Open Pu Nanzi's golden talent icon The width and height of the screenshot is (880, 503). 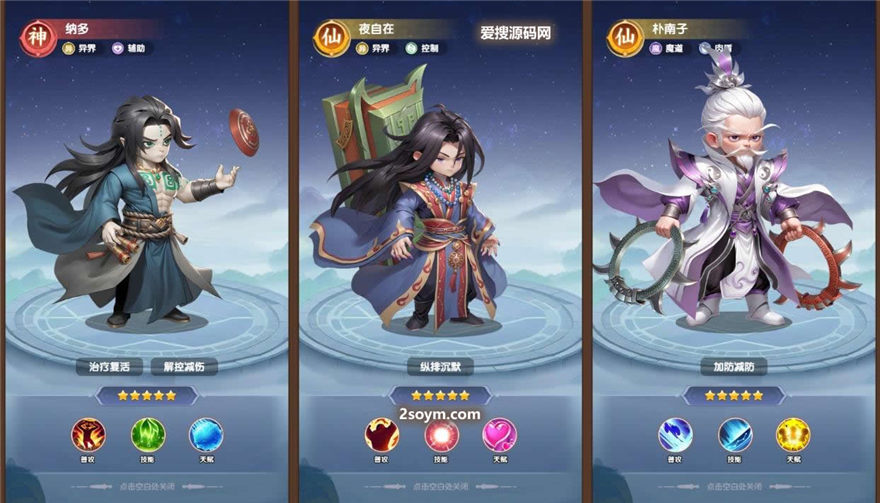[x=793, y=434]
